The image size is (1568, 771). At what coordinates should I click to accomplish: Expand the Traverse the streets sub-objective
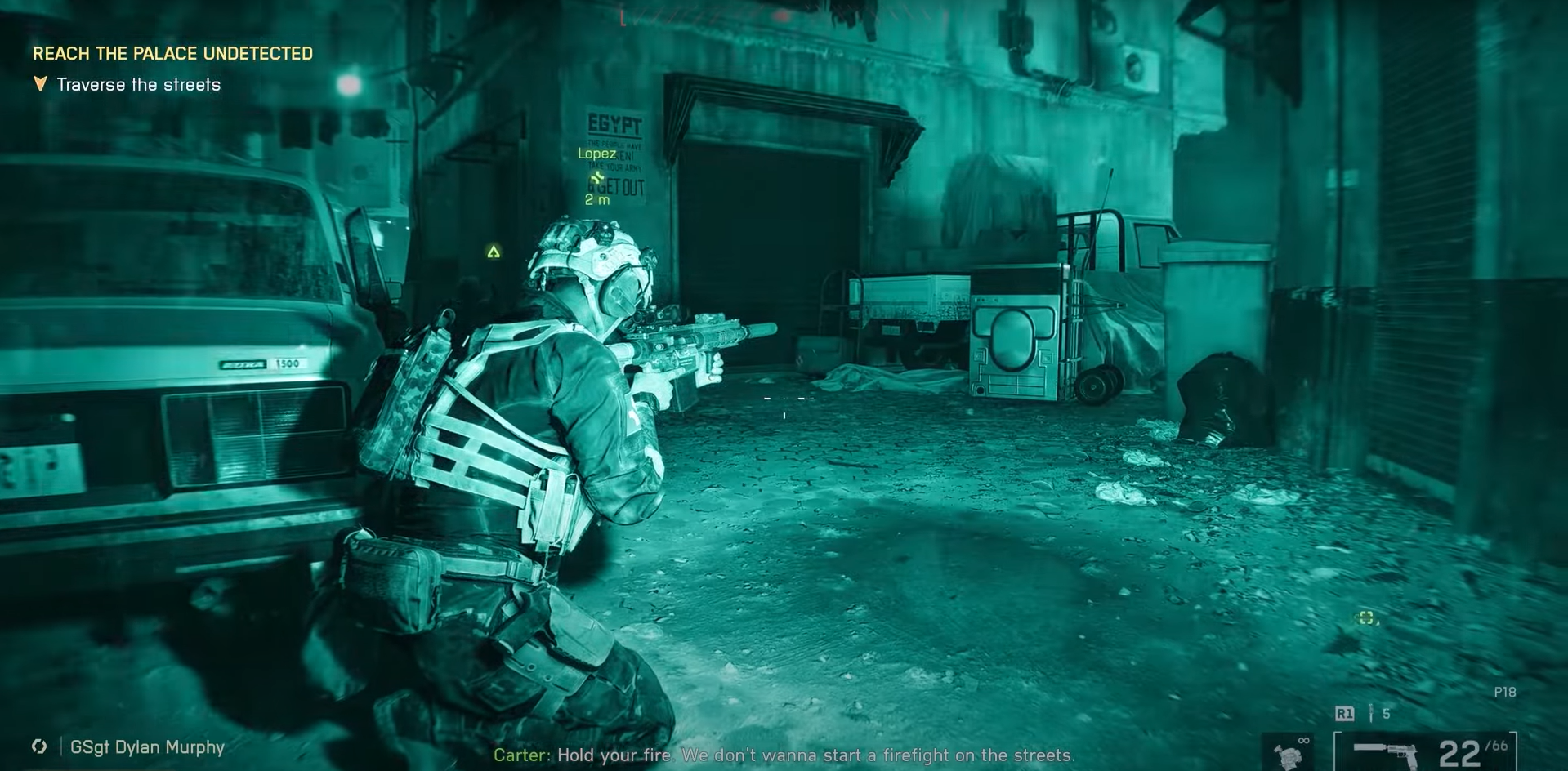coord(137,84)
